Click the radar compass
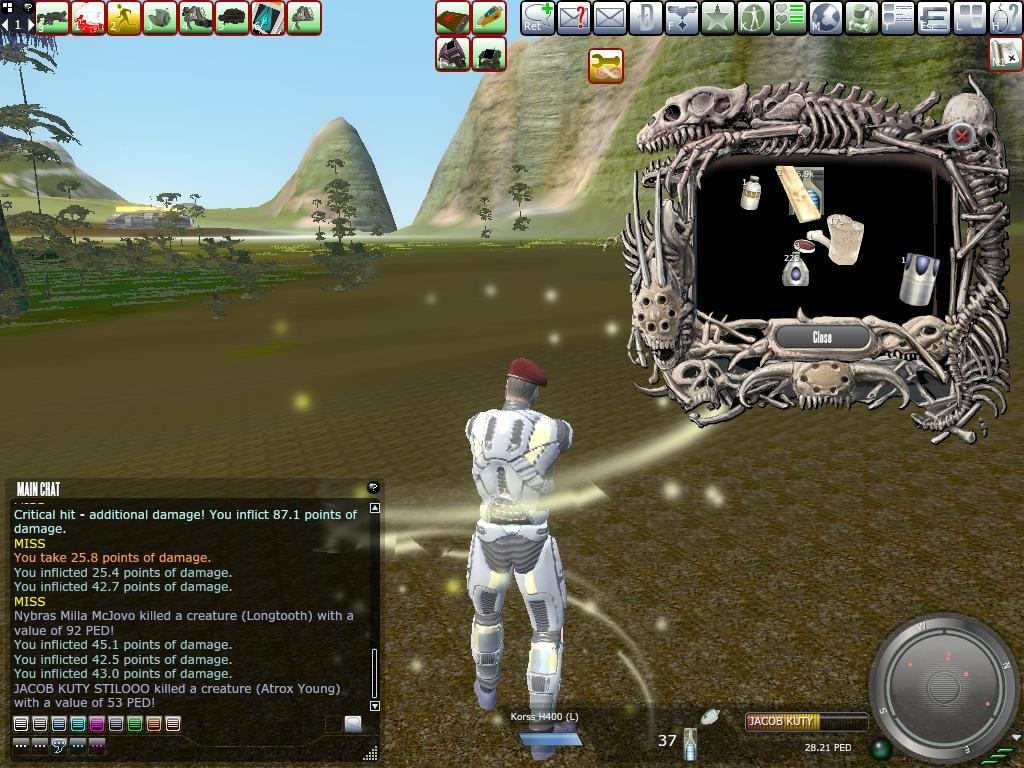The image size is (1024, 768). pos(944,688)
